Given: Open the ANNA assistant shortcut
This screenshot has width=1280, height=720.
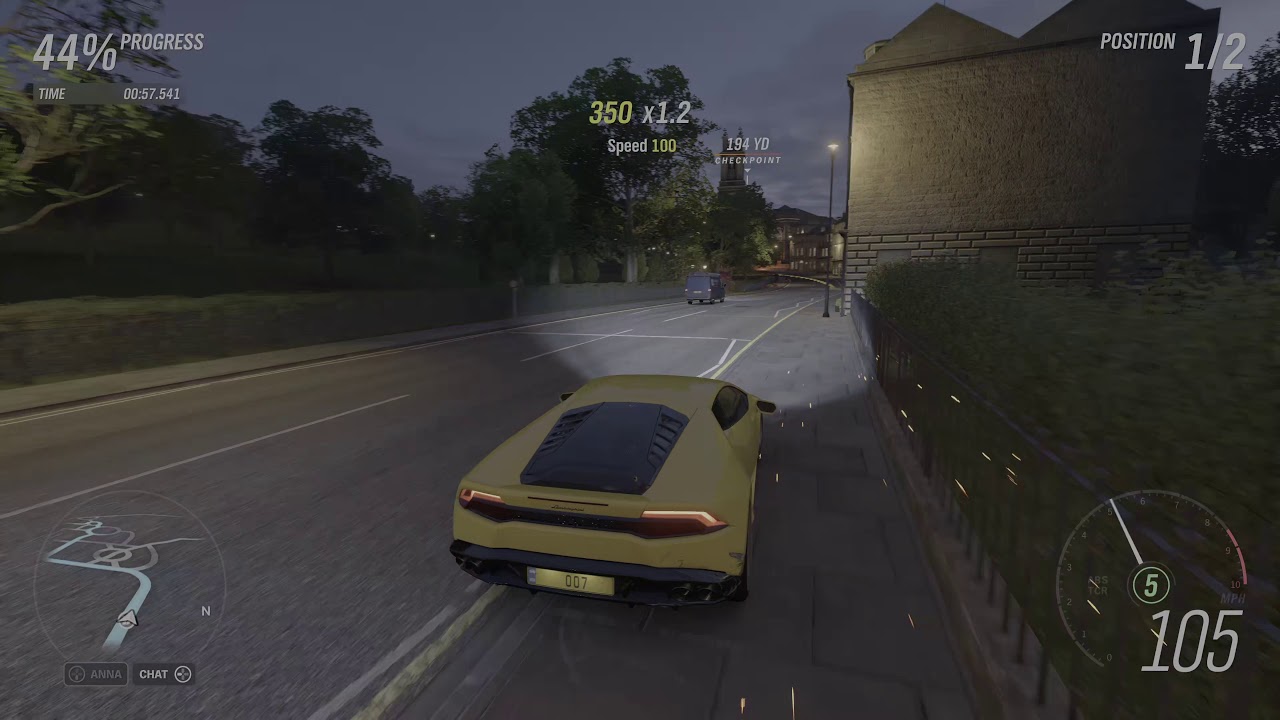Looking at the screenshot, I should coord(96,674).
